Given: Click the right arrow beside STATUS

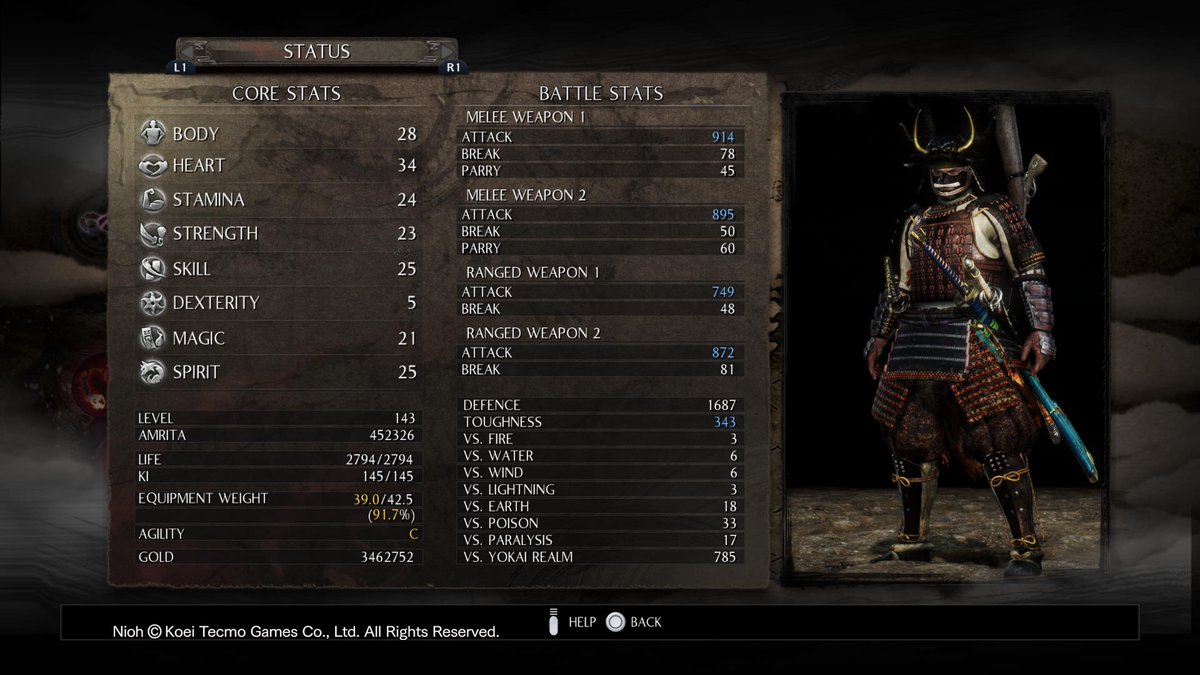Looking at the screenshot, I should pos(443,52).
